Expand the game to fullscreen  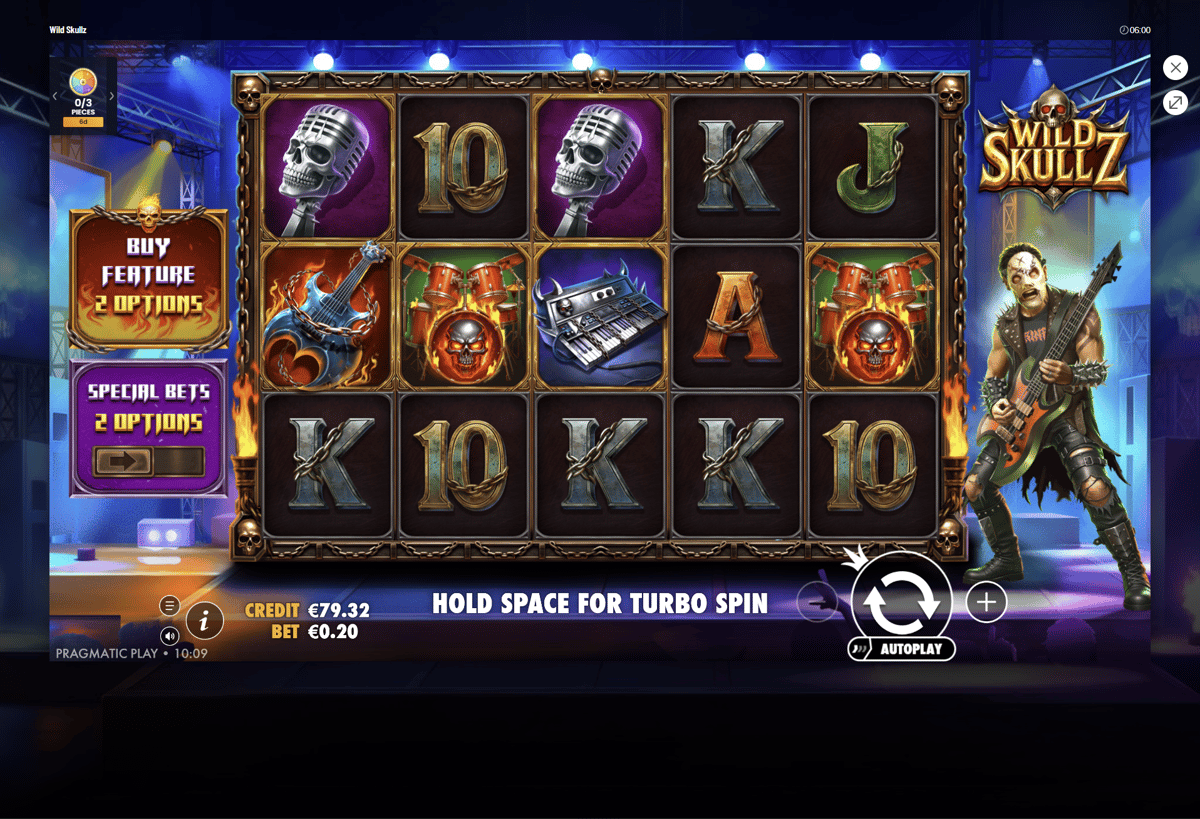coord(1175,102)
